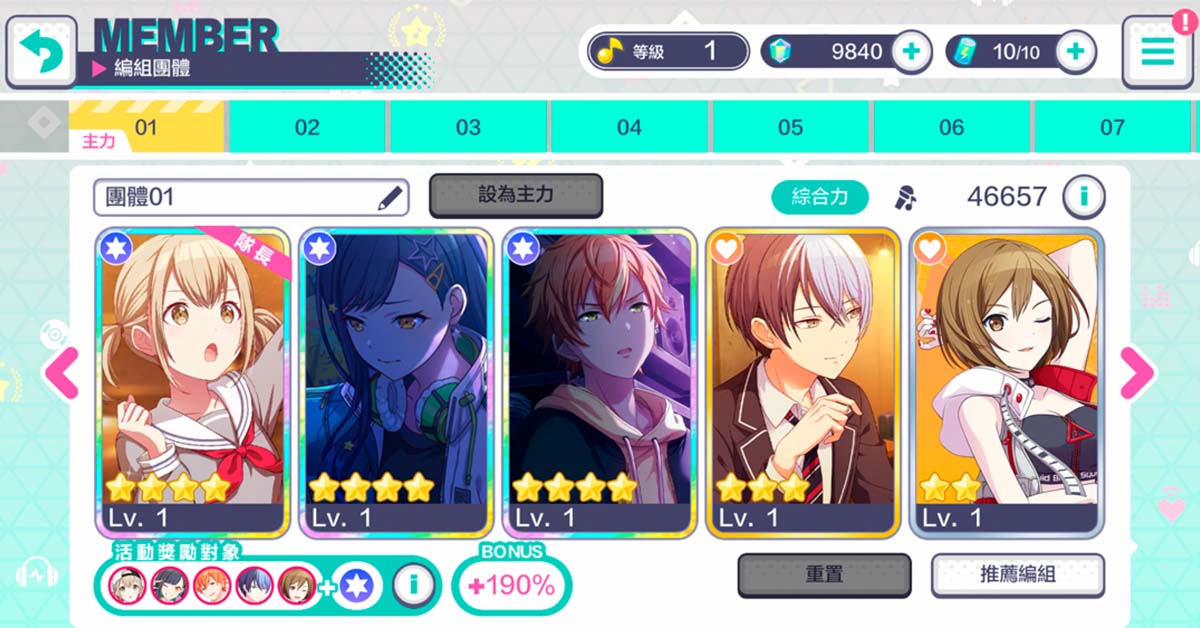The height and width of the screenshot is (628, 1200).
Task: Show info for 綜合力 total power
Action: [1082, 197]
